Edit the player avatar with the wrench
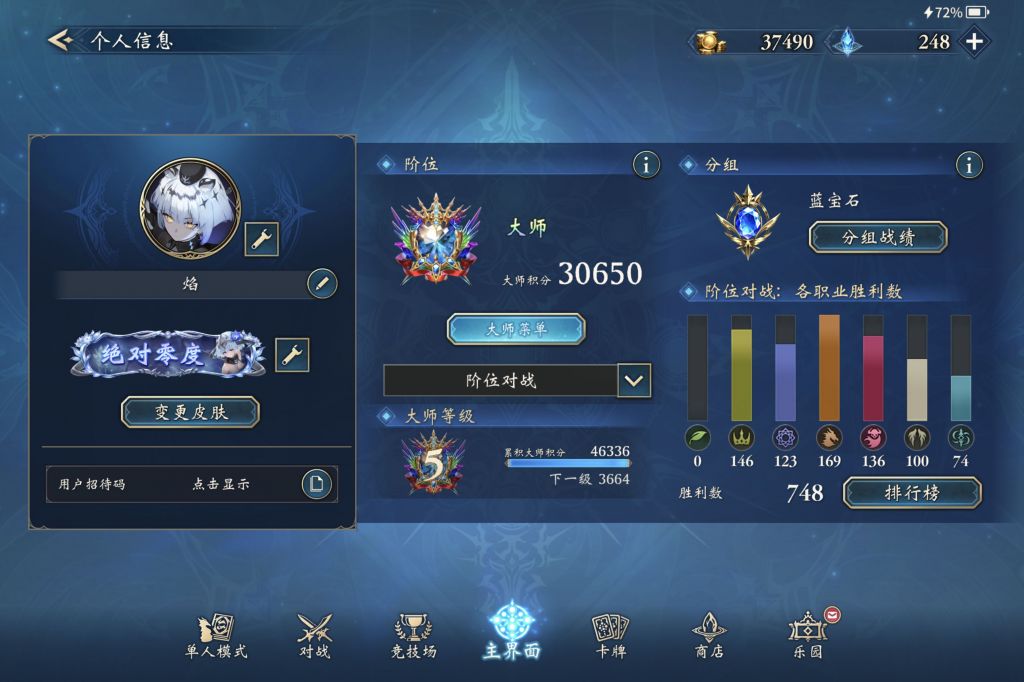The width and height of the screenshot is (1024, 682). point(261,238)
